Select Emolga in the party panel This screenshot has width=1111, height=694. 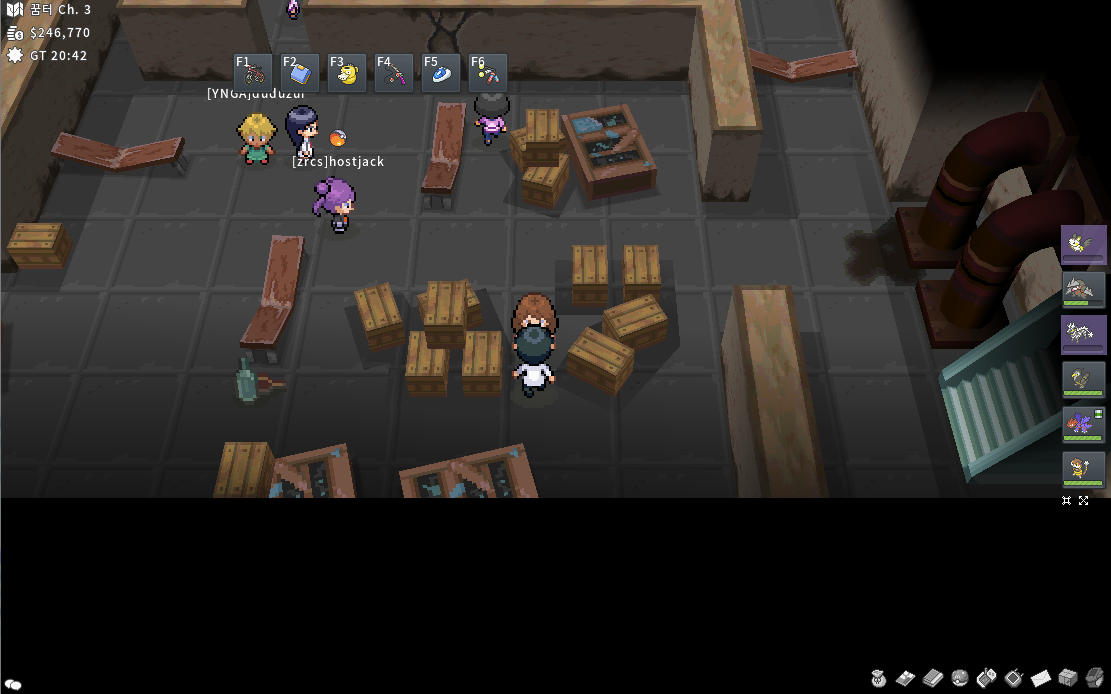(1083, 245)
